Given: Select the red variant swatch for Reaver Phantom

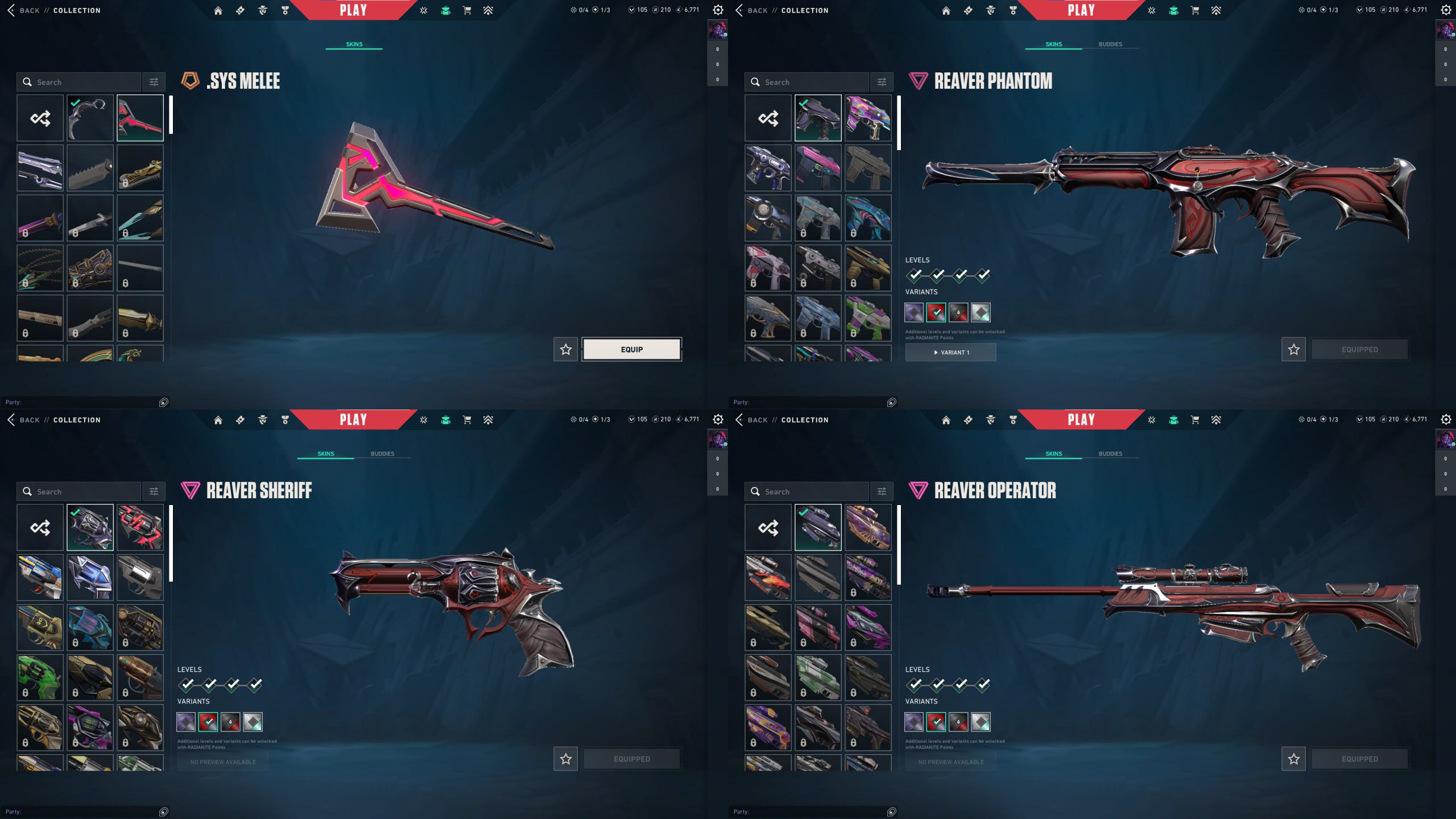Looking at the screenshot, I should coord(936,312).
